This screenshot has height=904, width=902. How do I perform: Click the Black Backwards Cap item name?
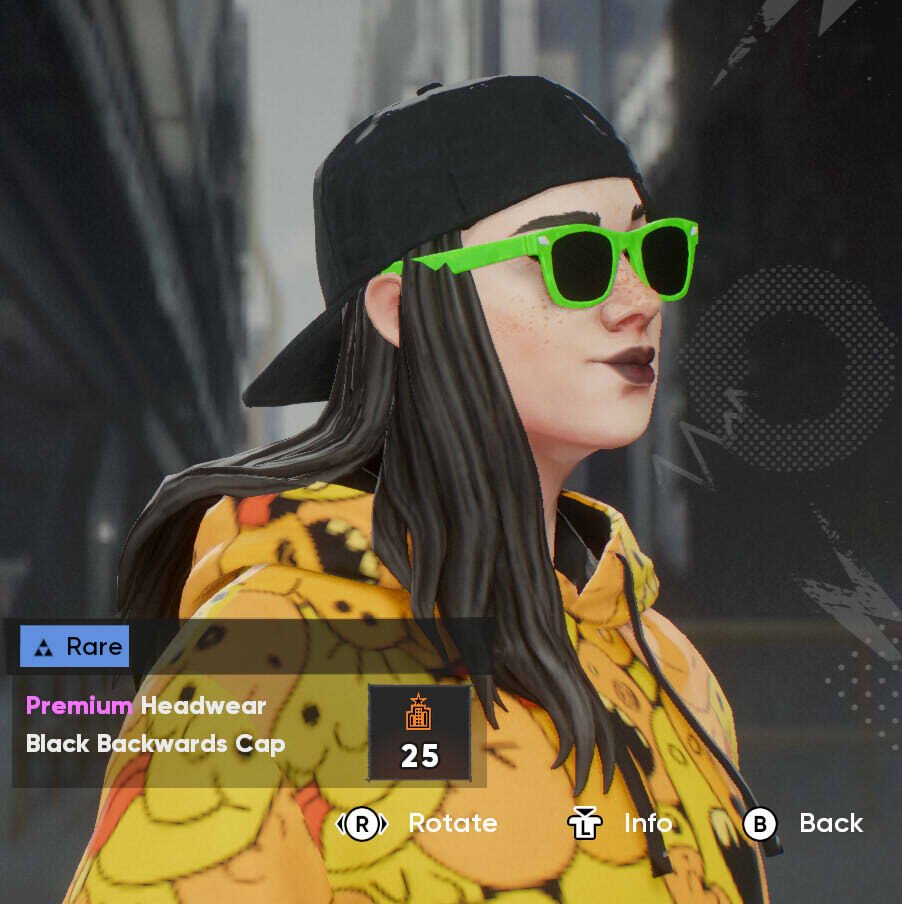point(155,744)
